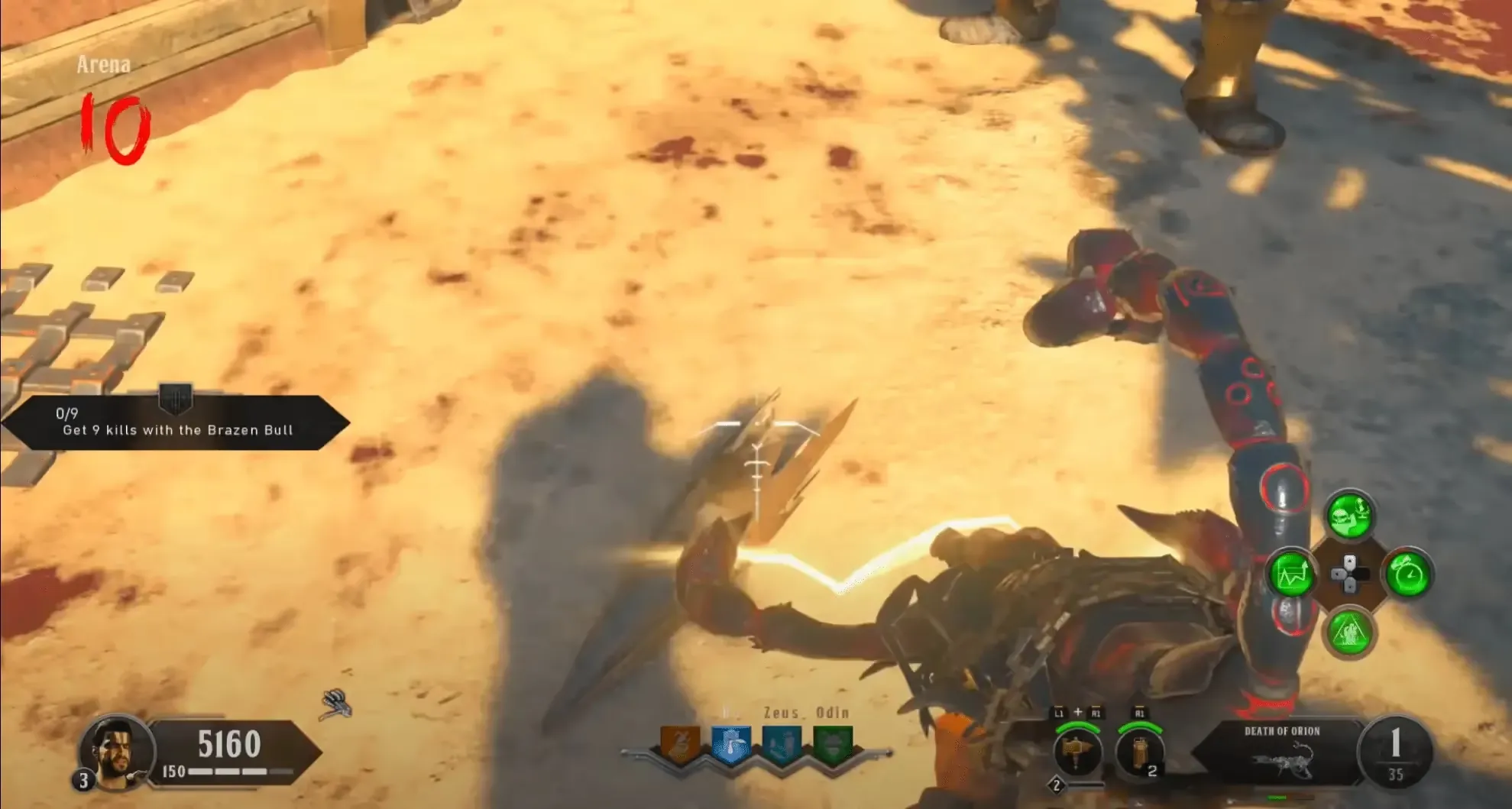Screen dimensions: 1512x809
Task: Activate the graph-arrow elixir icon
Action: click(x=1291, y=574)
